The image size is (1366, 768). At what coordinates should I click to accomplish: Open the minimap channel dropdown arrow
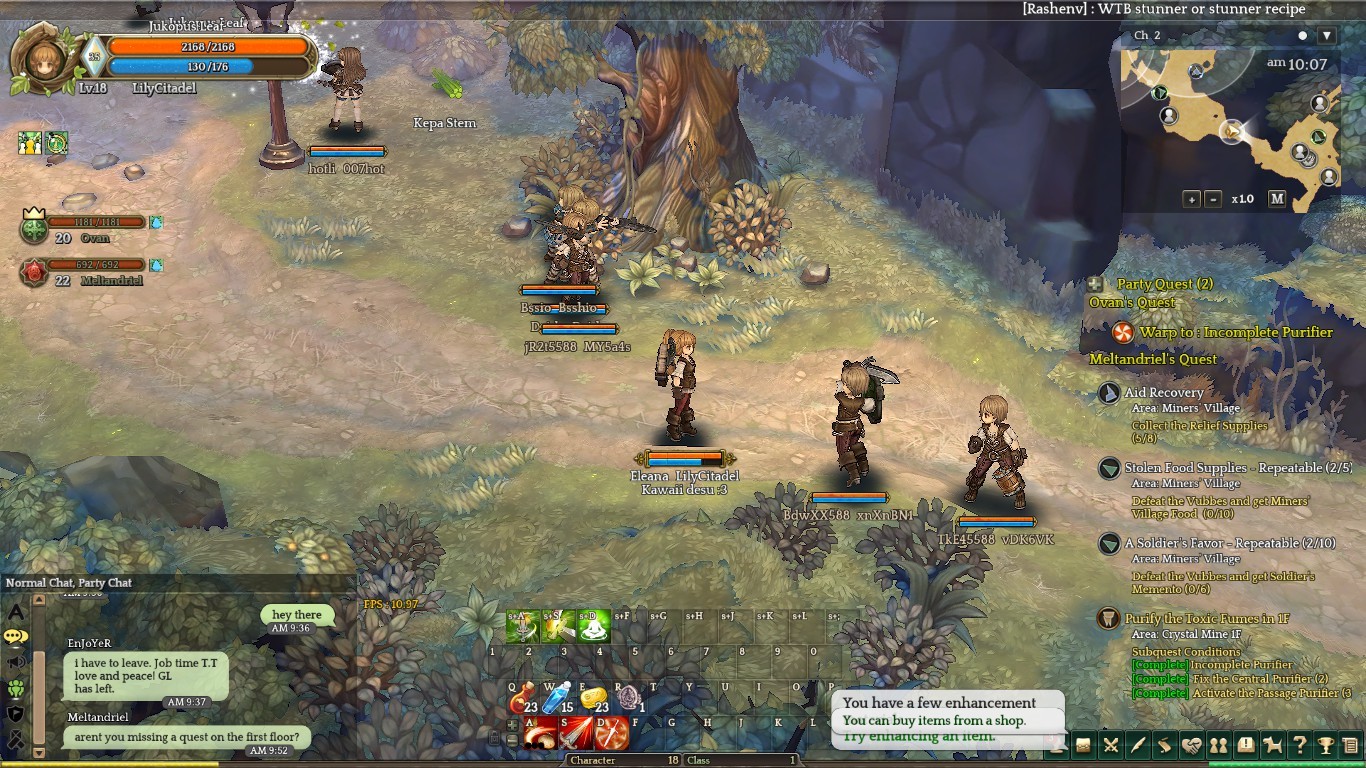1327,36
